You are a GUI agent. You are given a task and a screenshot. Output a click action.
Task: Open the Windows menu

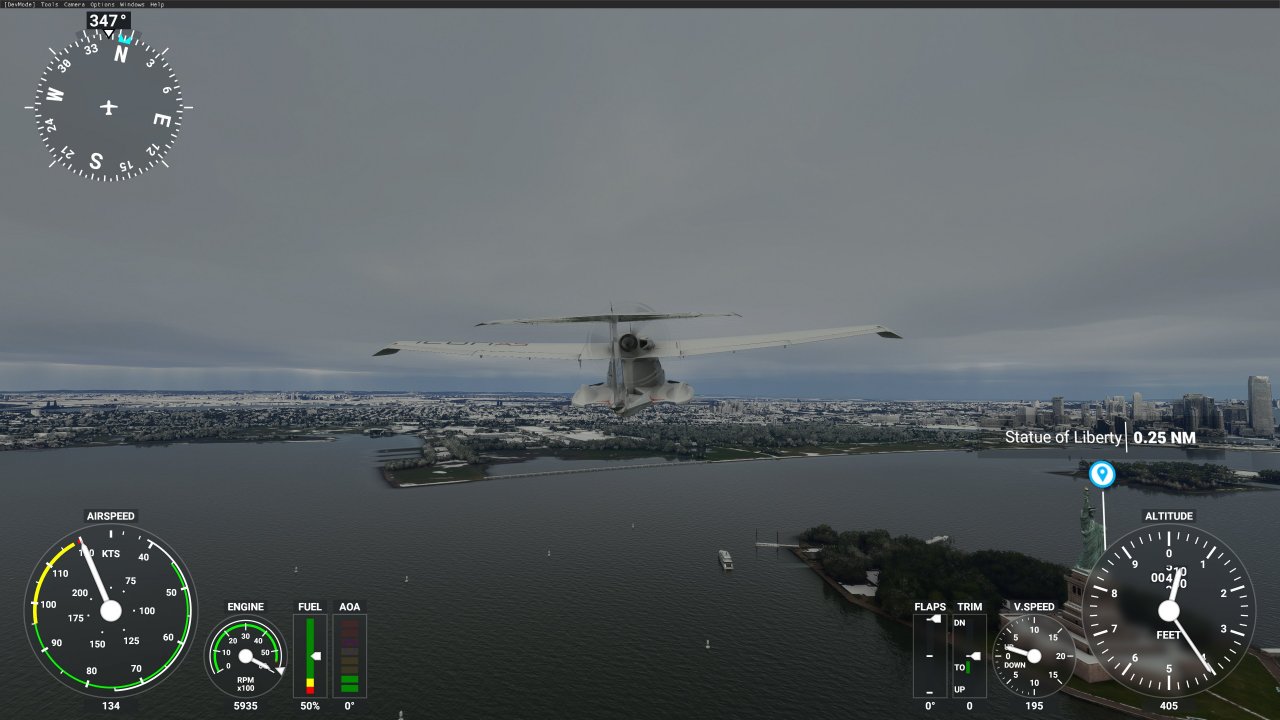(x=132, y=4)
